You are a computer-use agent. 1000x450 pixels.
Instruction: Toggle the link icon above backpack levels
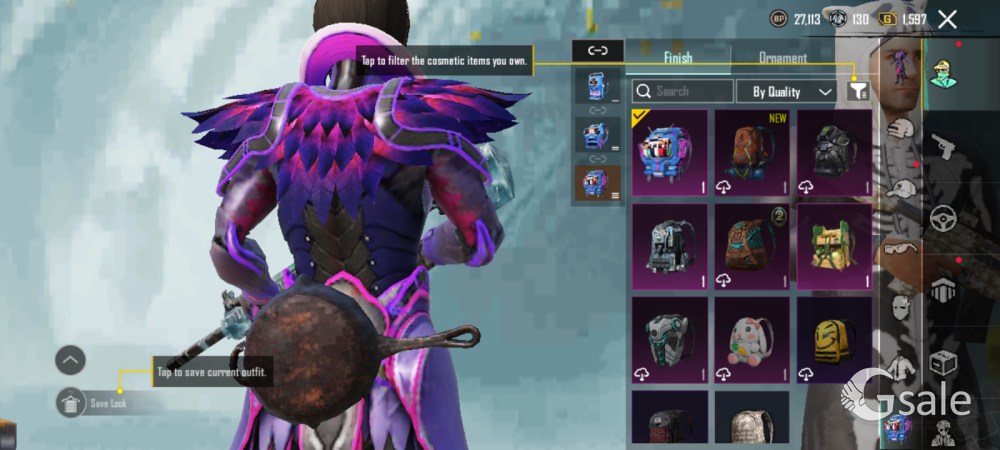pos(598,50)
